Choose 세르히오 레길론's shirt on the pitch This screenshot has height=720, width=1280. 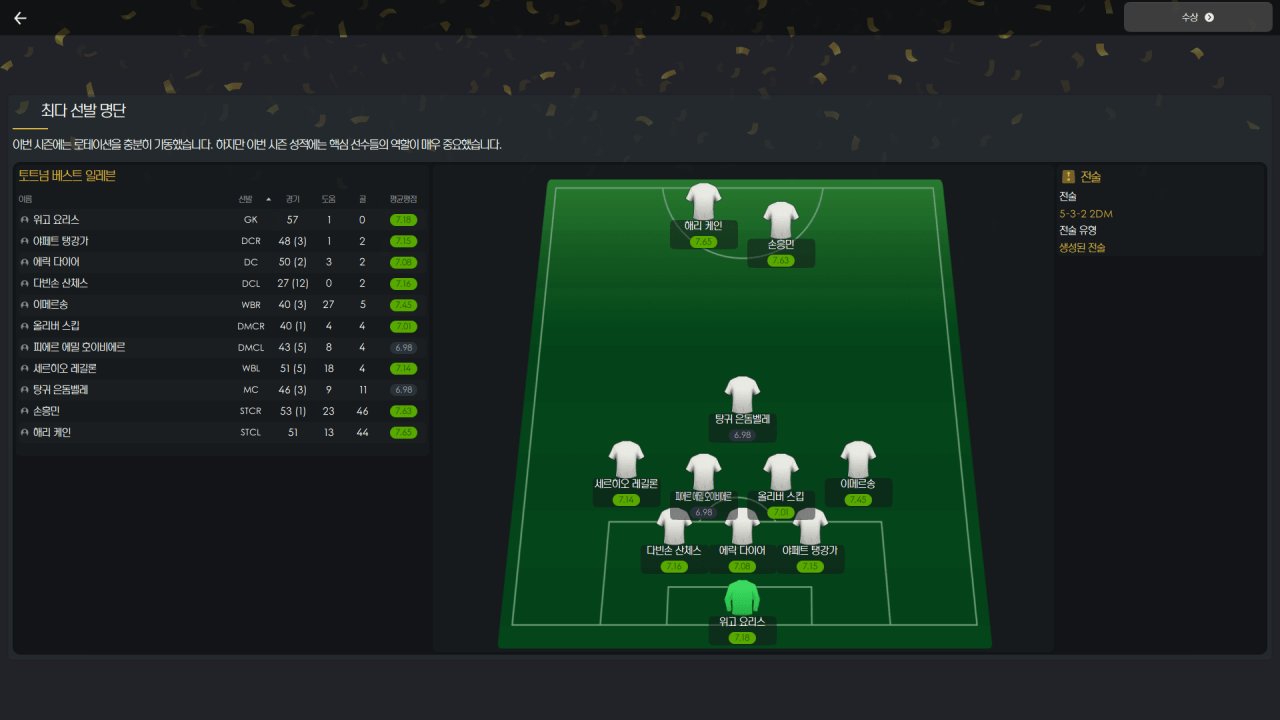(626, 459)
